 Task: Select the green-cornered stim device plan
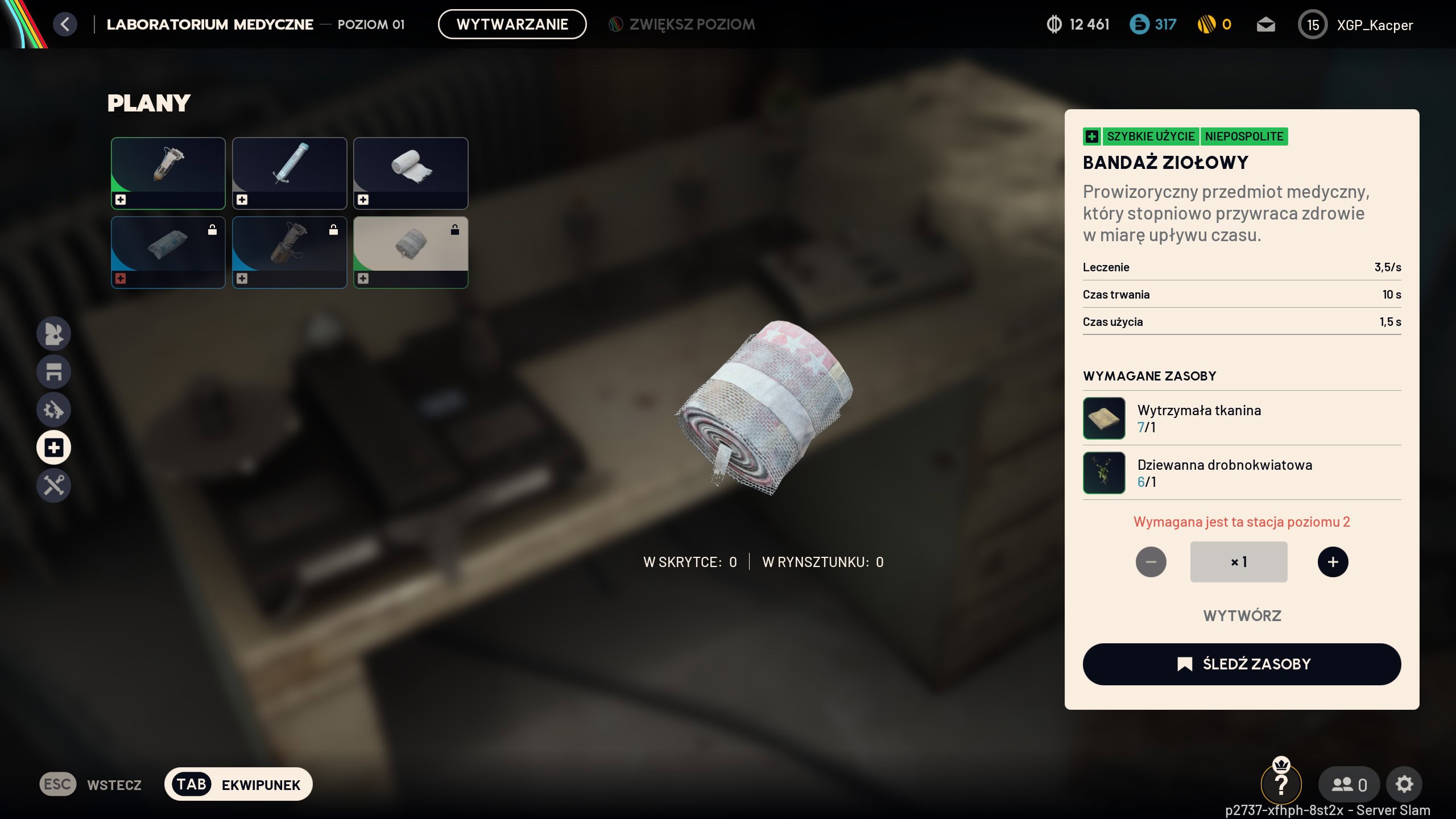pos(168,173)
